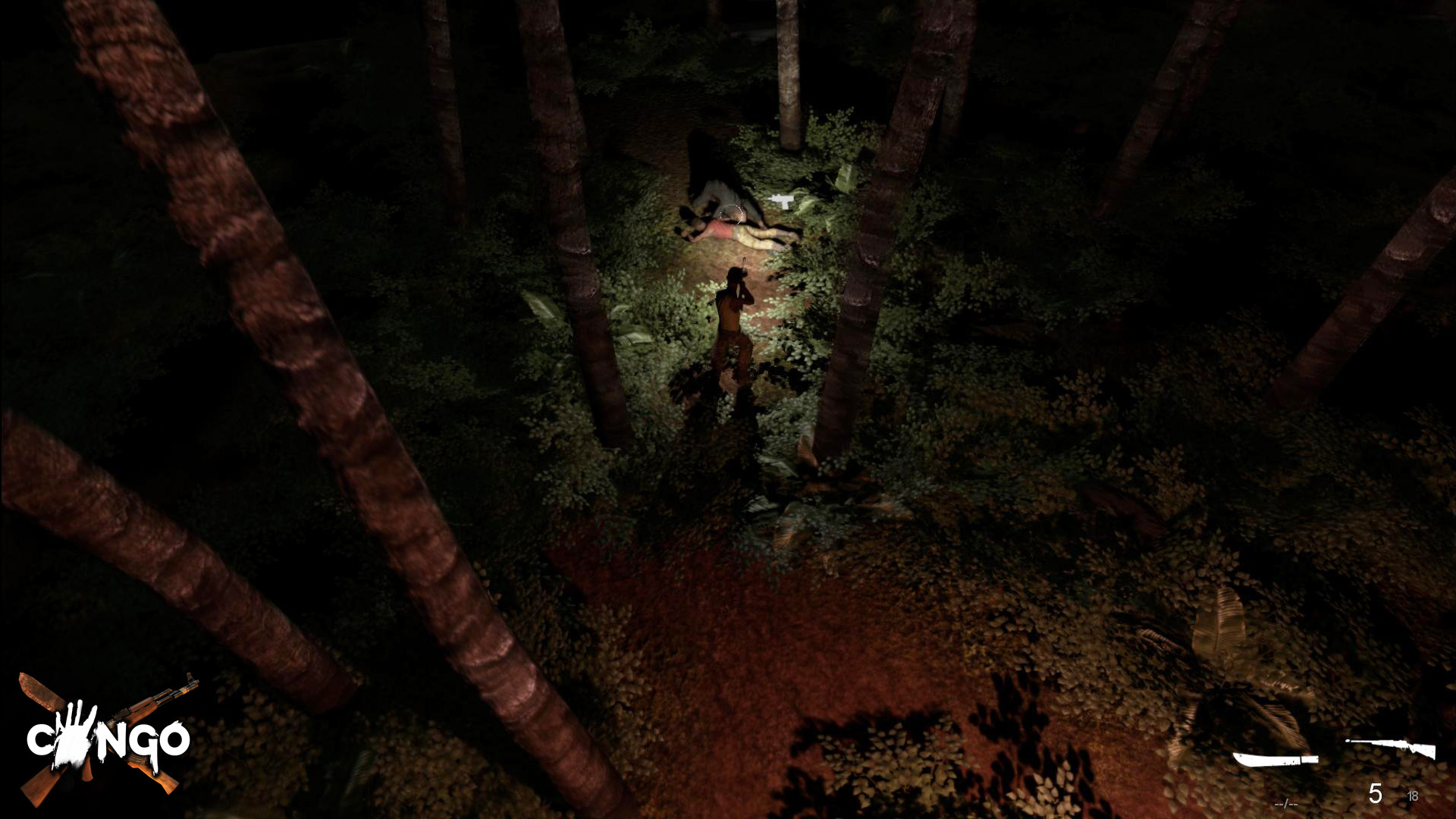
Task: Click the circular aiming reticle
Action: point(732,214)
